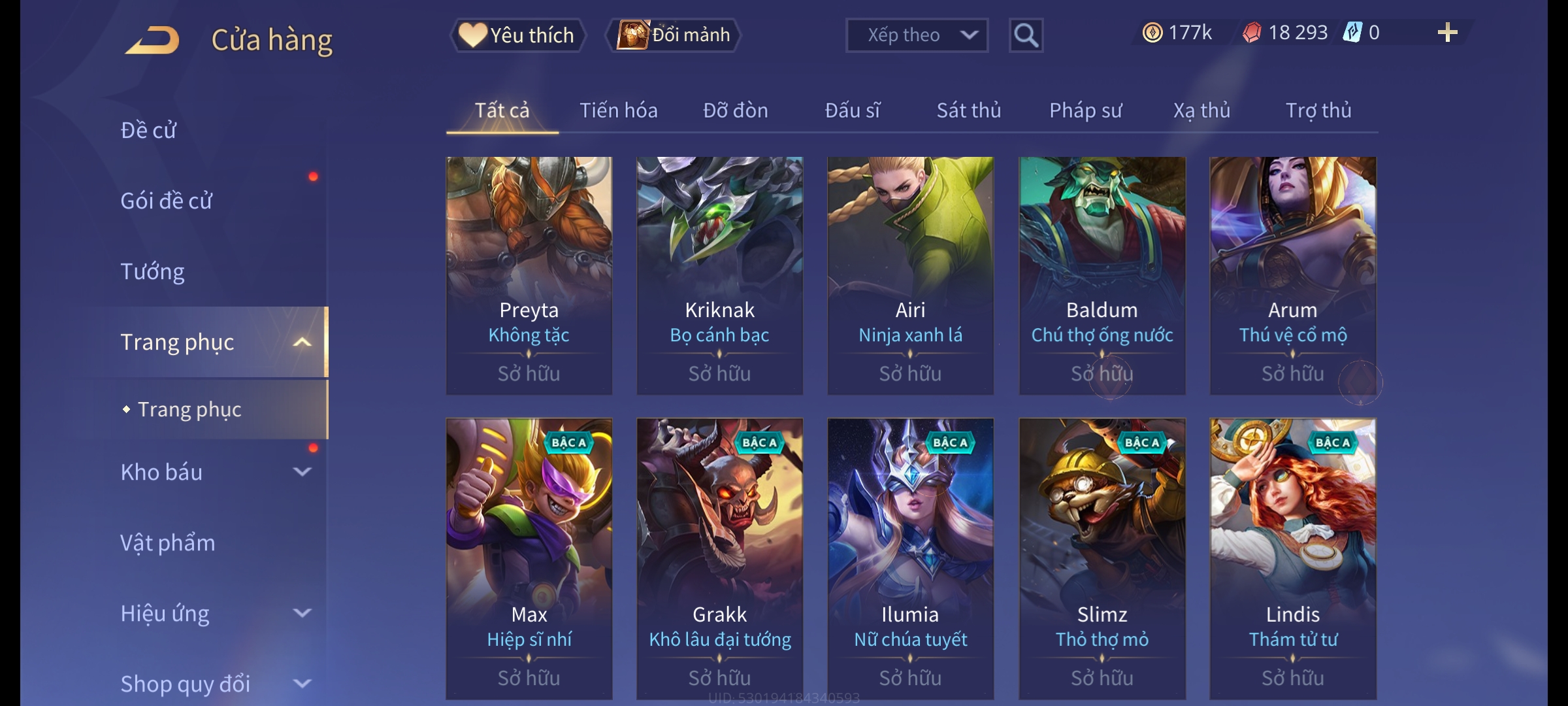This screenshot has height=706, width=1568.
Task: Select the Arum Thú vệ cổ mộ skin
Action: click(1292, 275)
